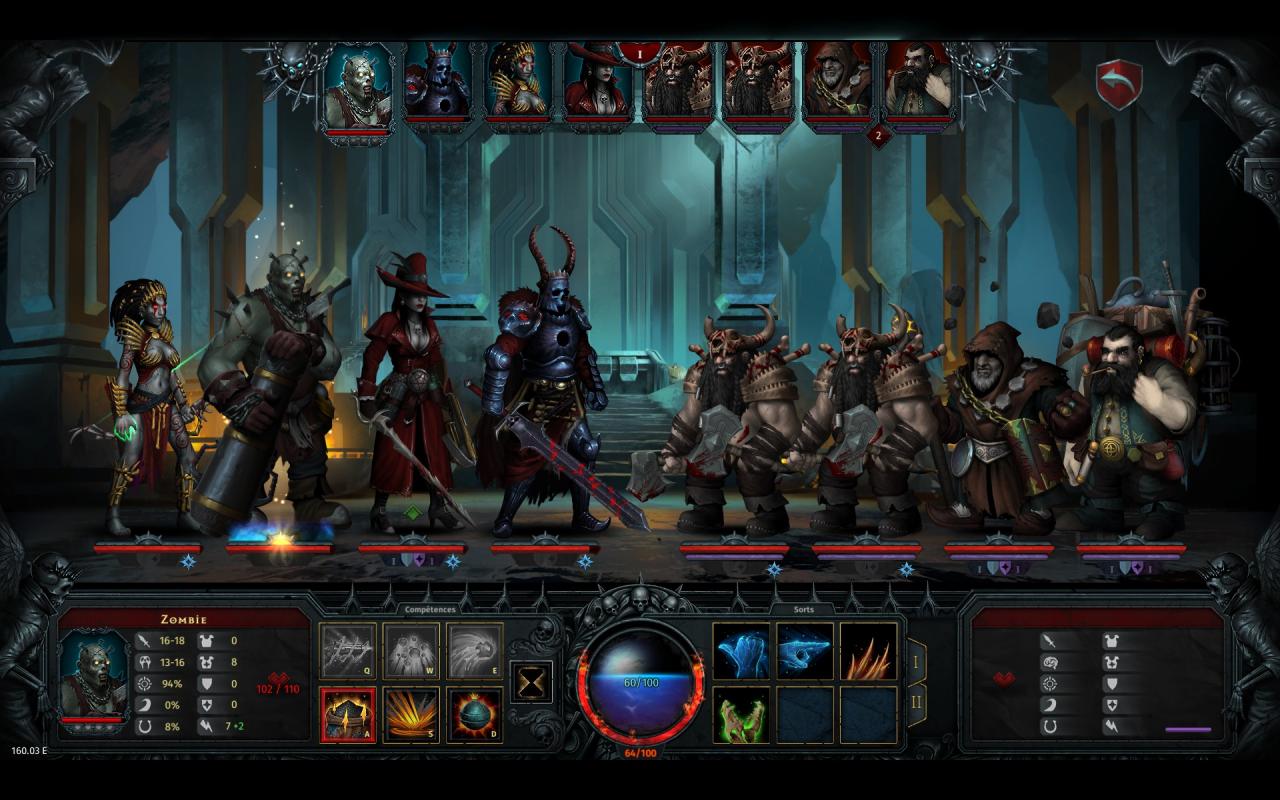This screenshot has width=1280, height=800.
Task: Cast the green jaws spell
Action: 741,714
